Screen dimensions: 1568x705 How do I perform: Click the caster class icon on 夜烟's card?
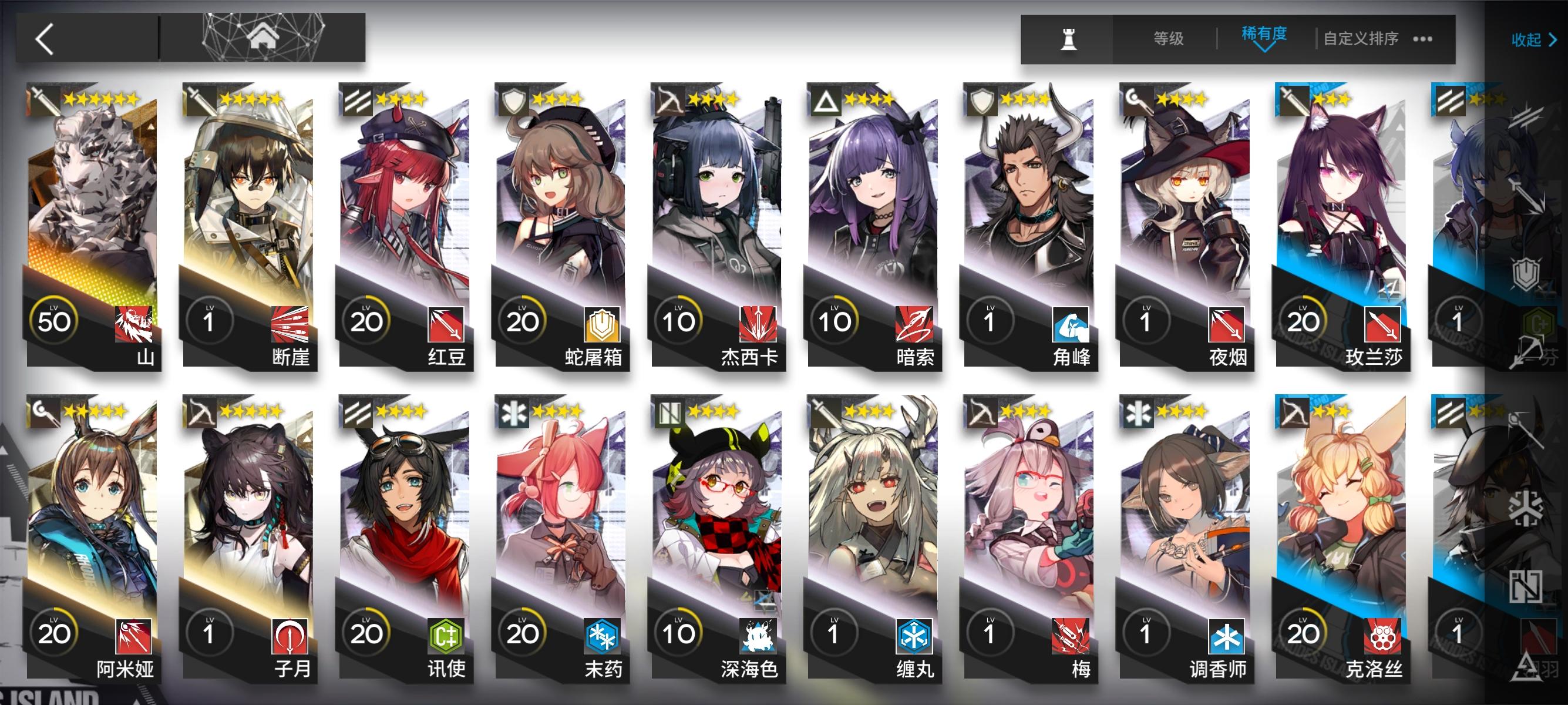click(1138, 99)
